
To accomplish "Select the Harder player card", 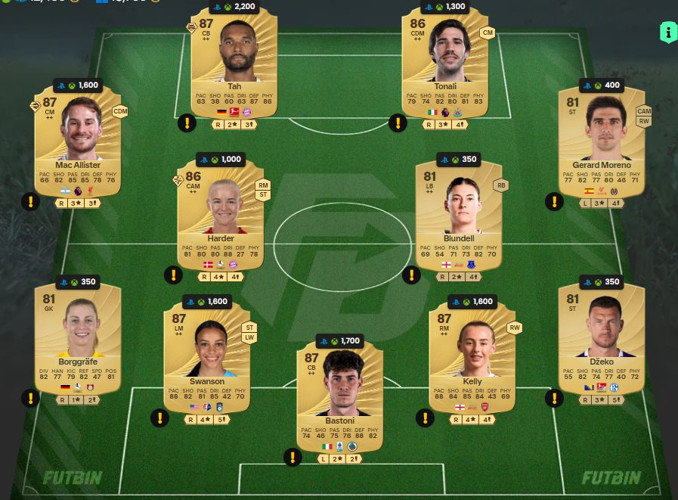I will point(220,216).
